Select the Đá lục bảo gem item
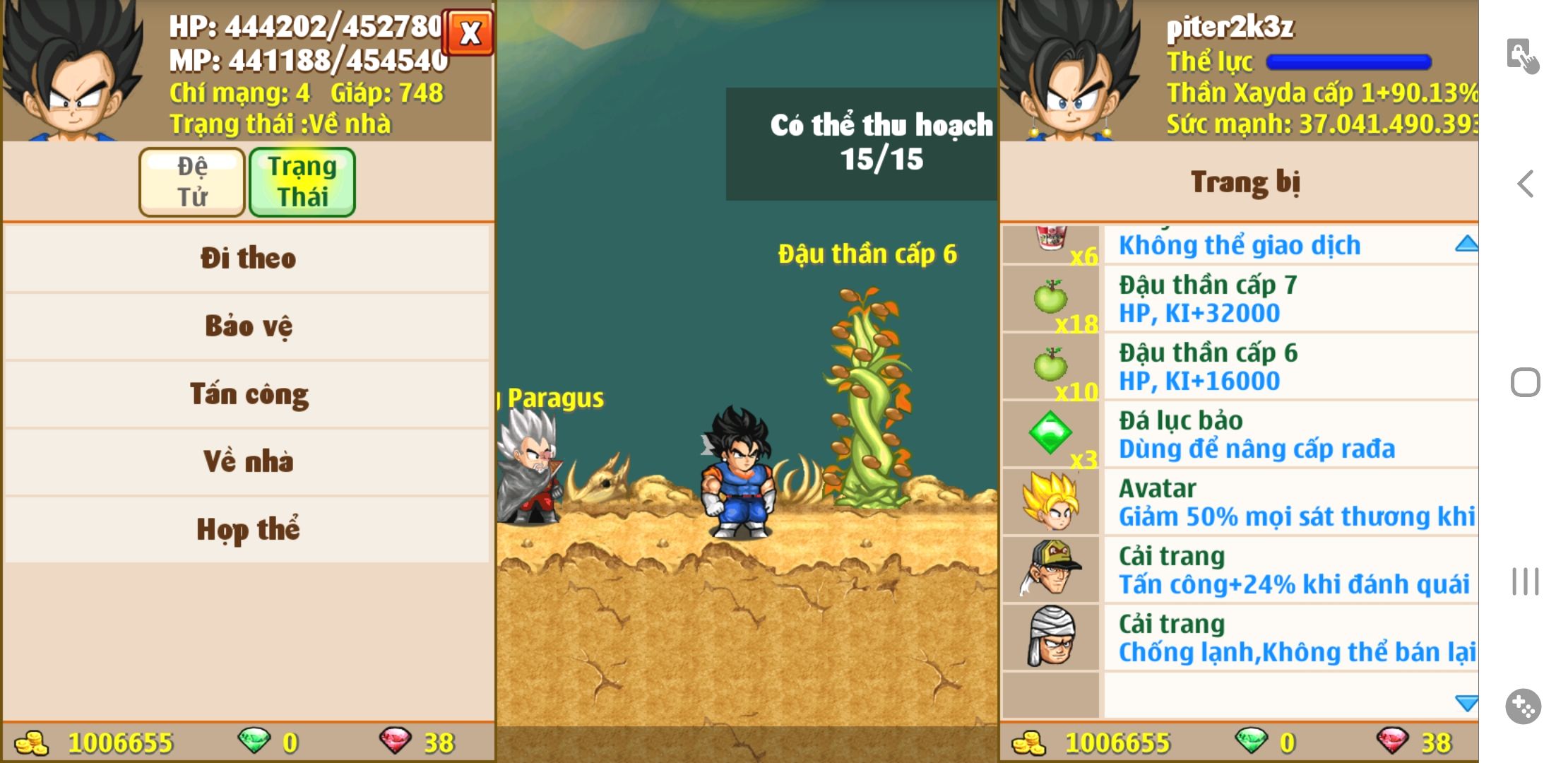The height and width of the screenshot is (763, 1568). pyautogui.click(x=1240, y=434)
